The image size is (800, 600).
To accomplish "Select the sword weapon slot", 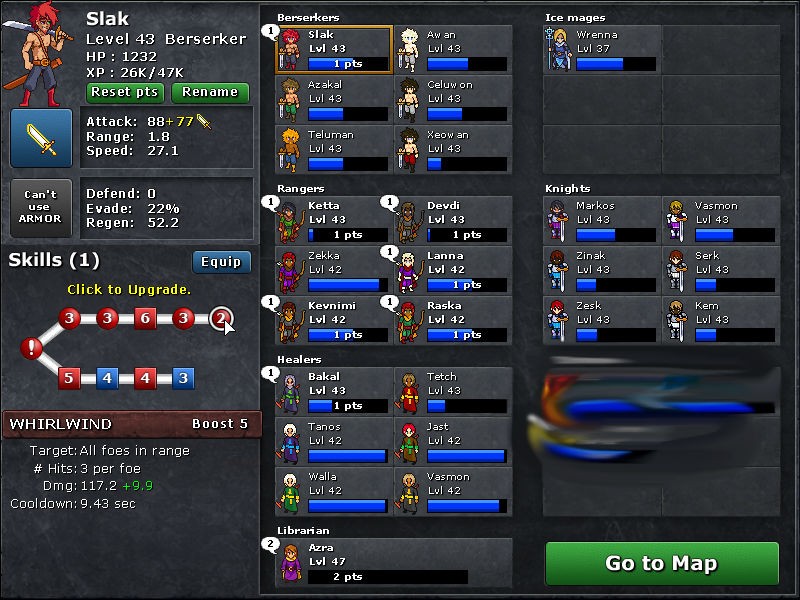I will (x=41, y=139).
